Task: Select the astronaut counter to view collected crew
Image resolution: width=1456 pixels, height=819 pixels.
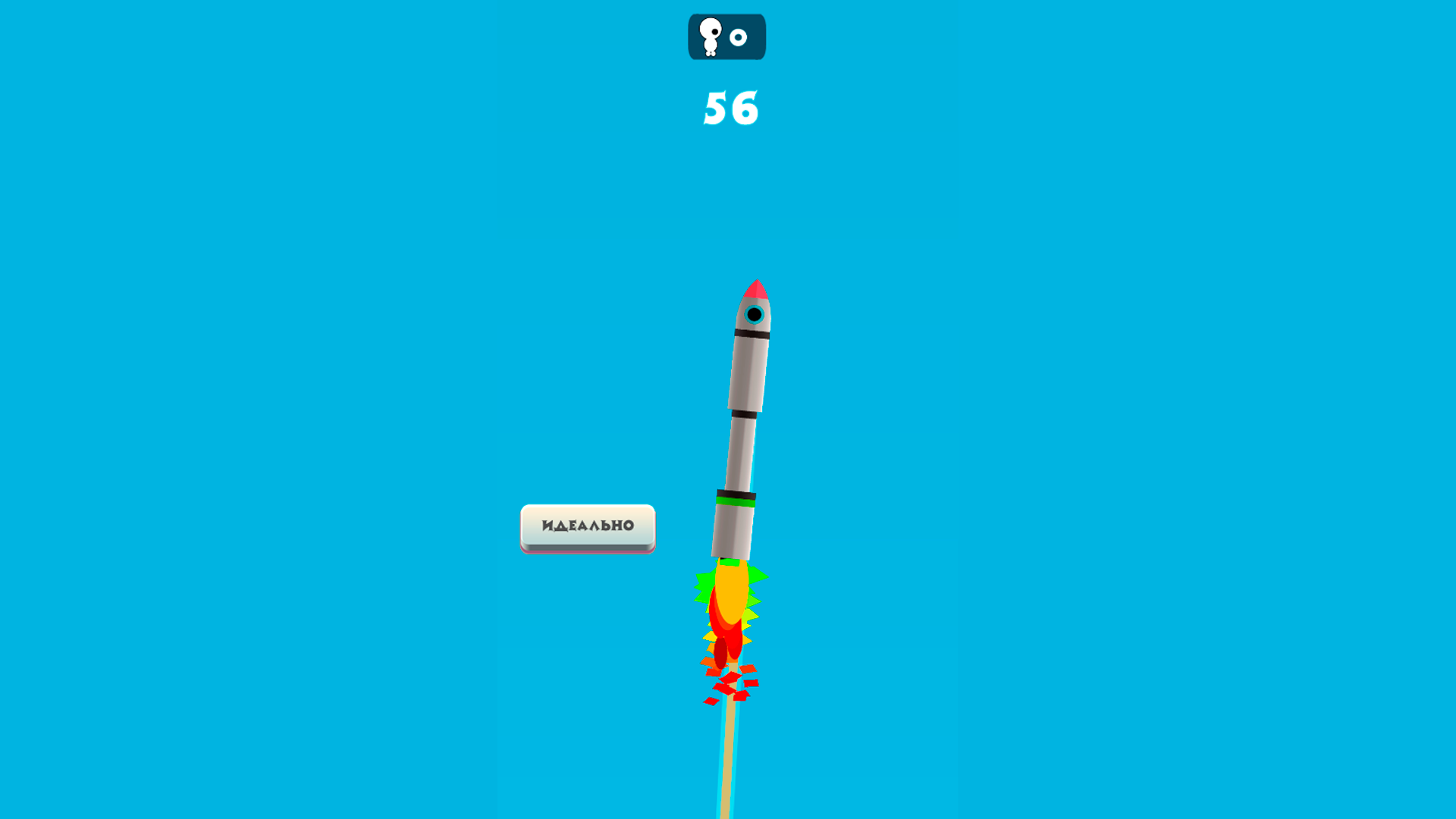Action: click(726, 36)
